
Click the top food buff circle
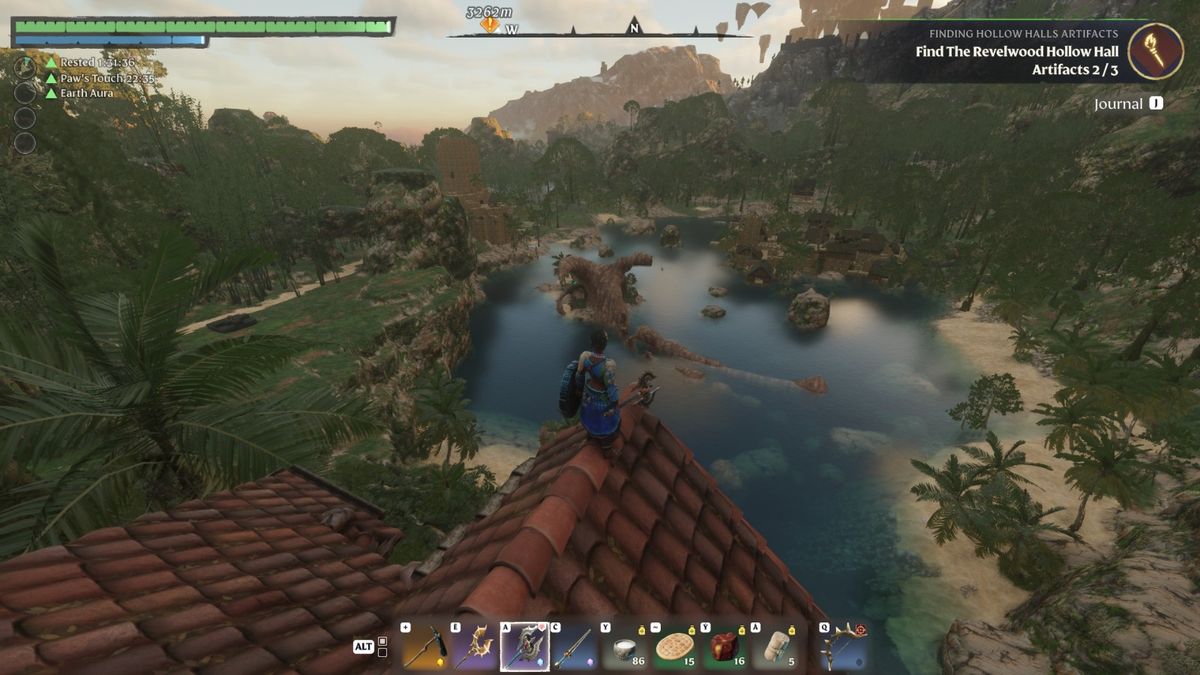[25, 67]
